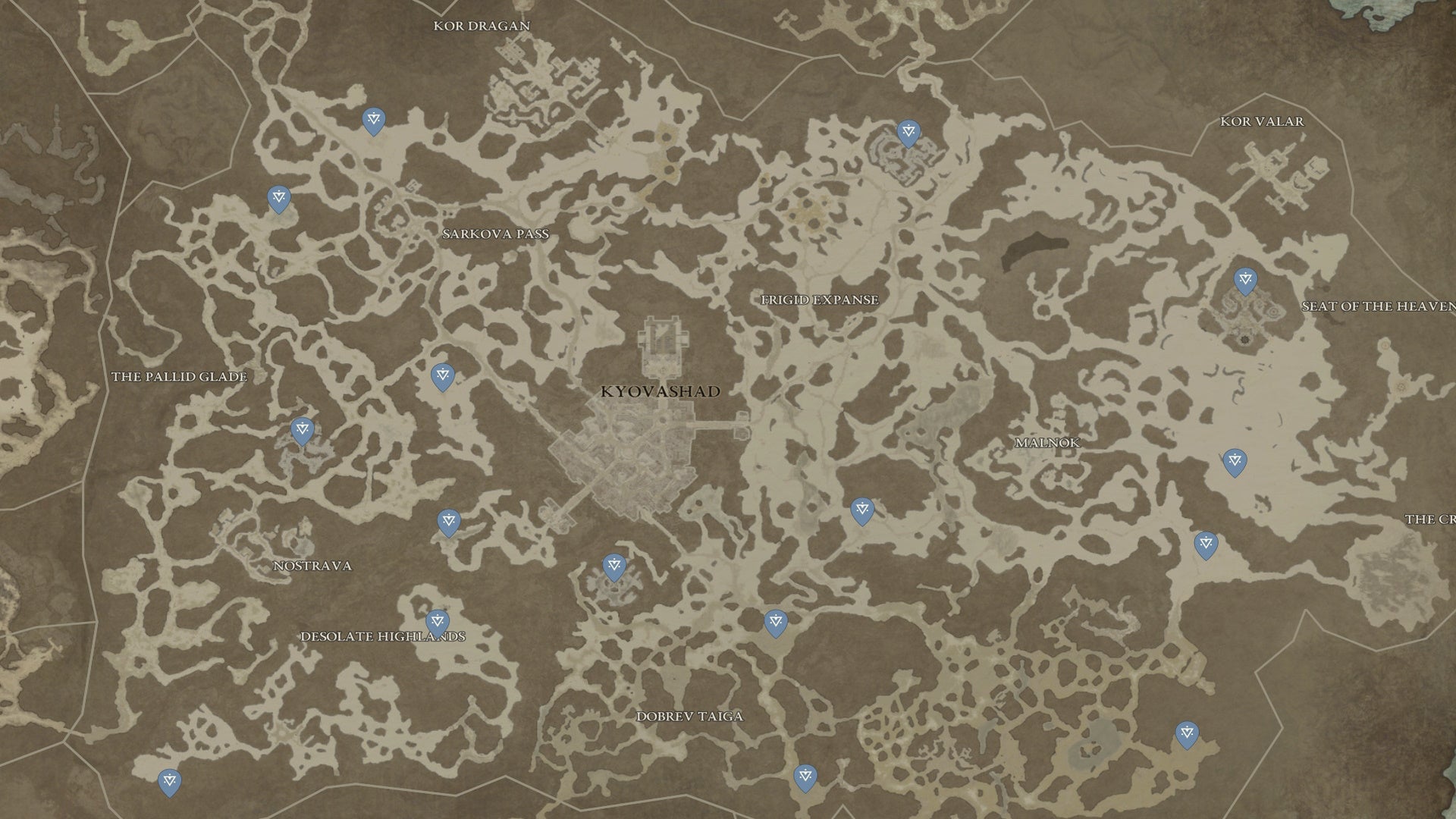Select the marker above Desolate Highlands

tap(436, 620)
